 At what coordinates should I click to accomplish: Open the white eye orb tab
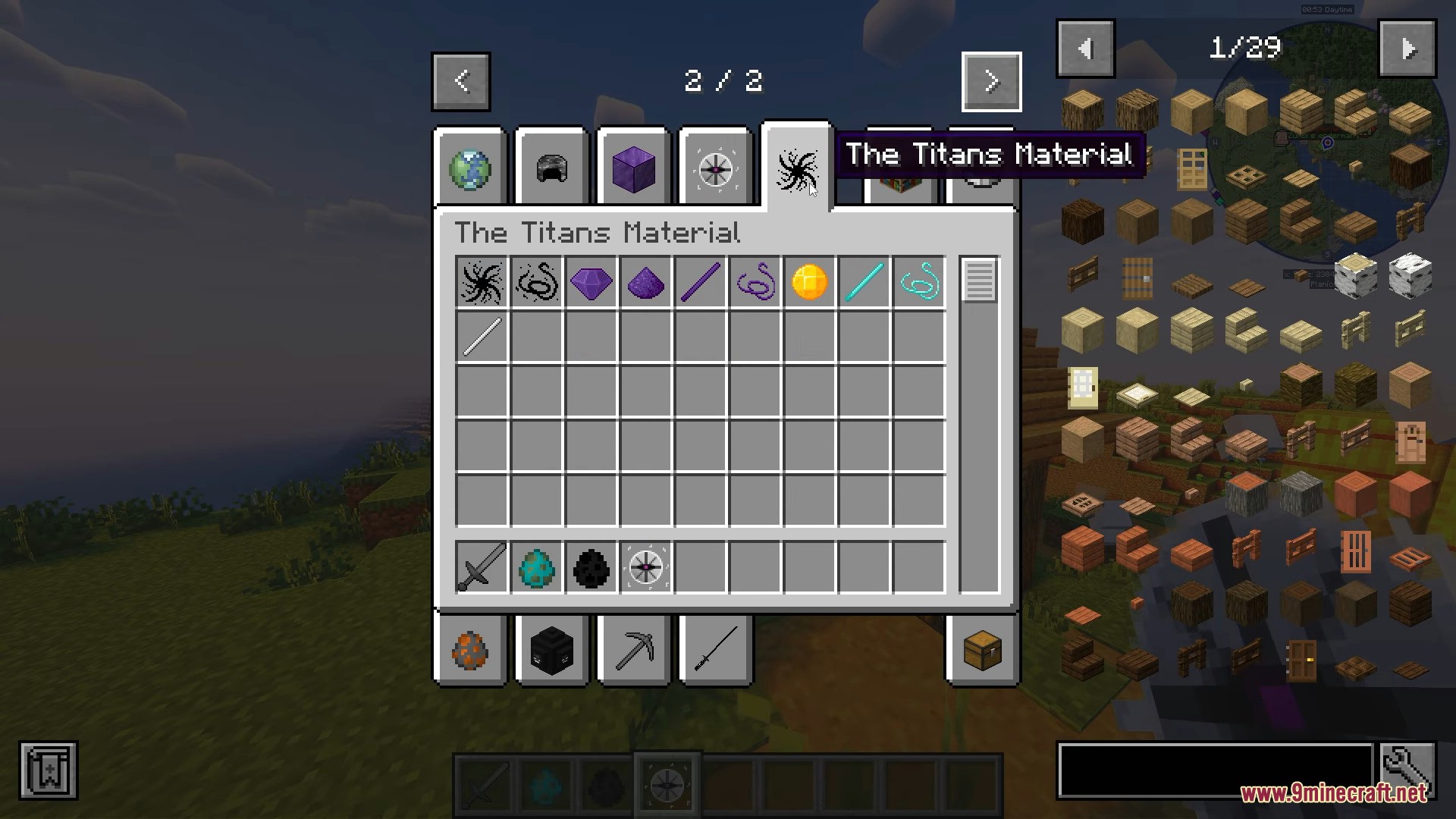coord(715,168)
